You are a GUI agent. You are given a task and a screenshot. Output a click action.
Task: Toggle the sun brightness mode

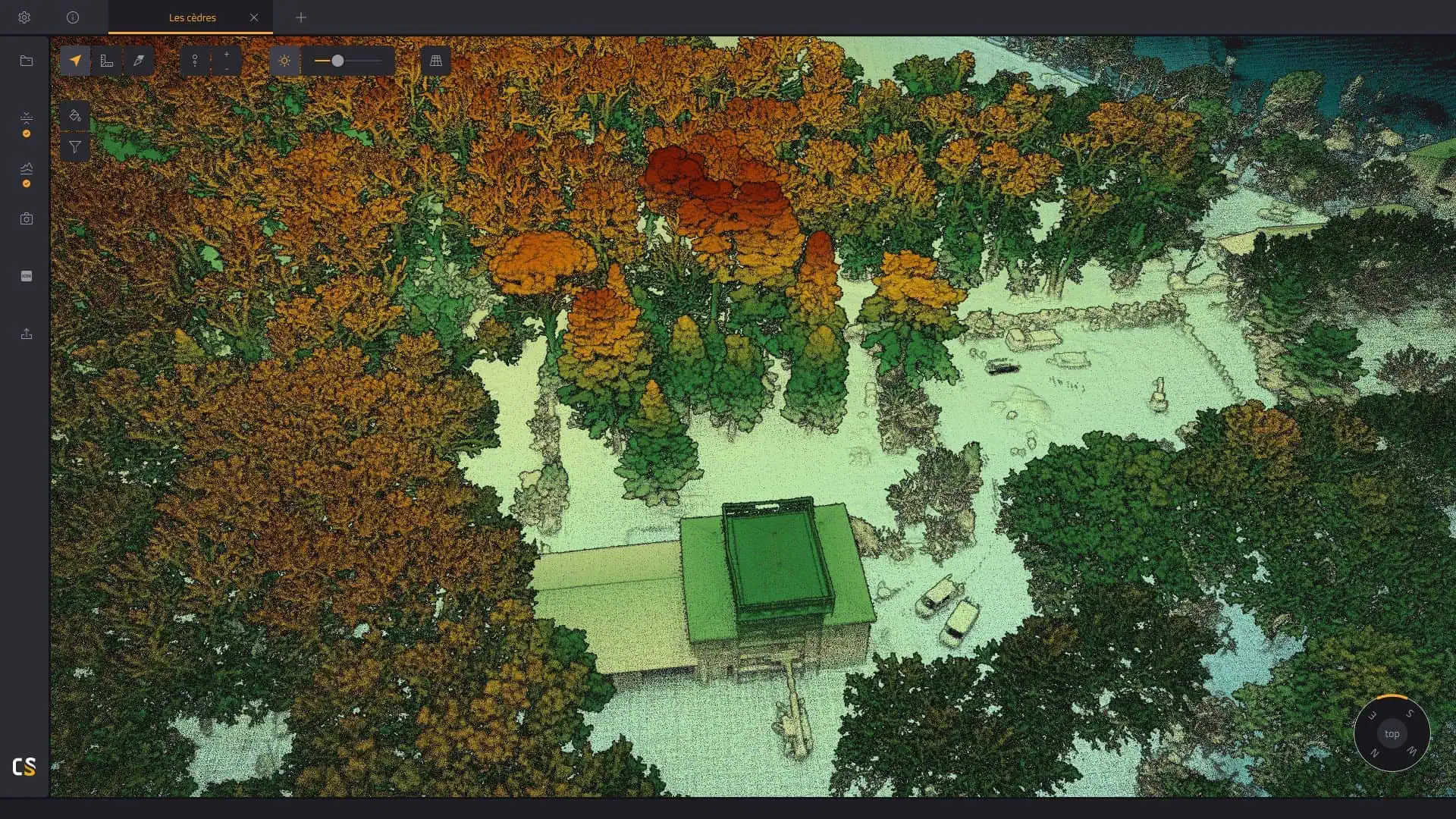(x=284, y=61)
